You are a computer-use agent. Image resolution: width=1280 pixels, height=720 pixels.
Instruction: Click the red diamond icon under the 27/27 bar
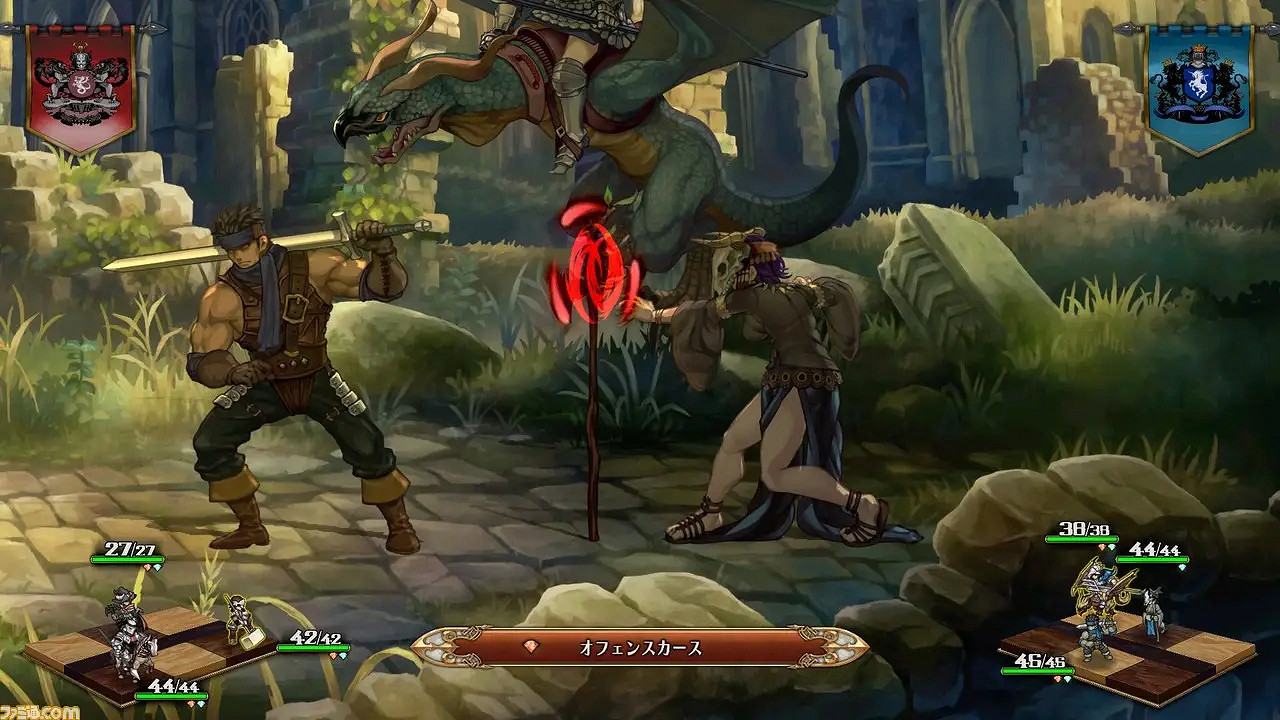pos(147,567)
